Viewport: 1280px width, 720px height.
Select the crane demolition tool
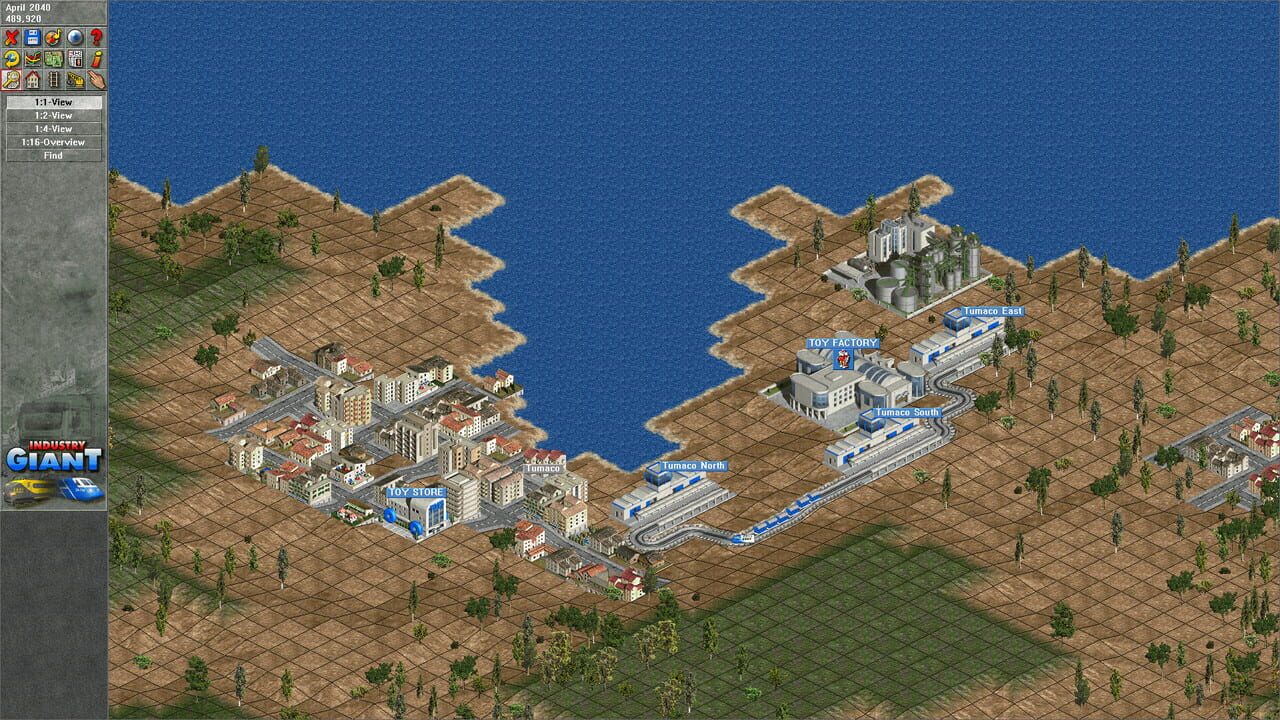click(x=76, y=80)
